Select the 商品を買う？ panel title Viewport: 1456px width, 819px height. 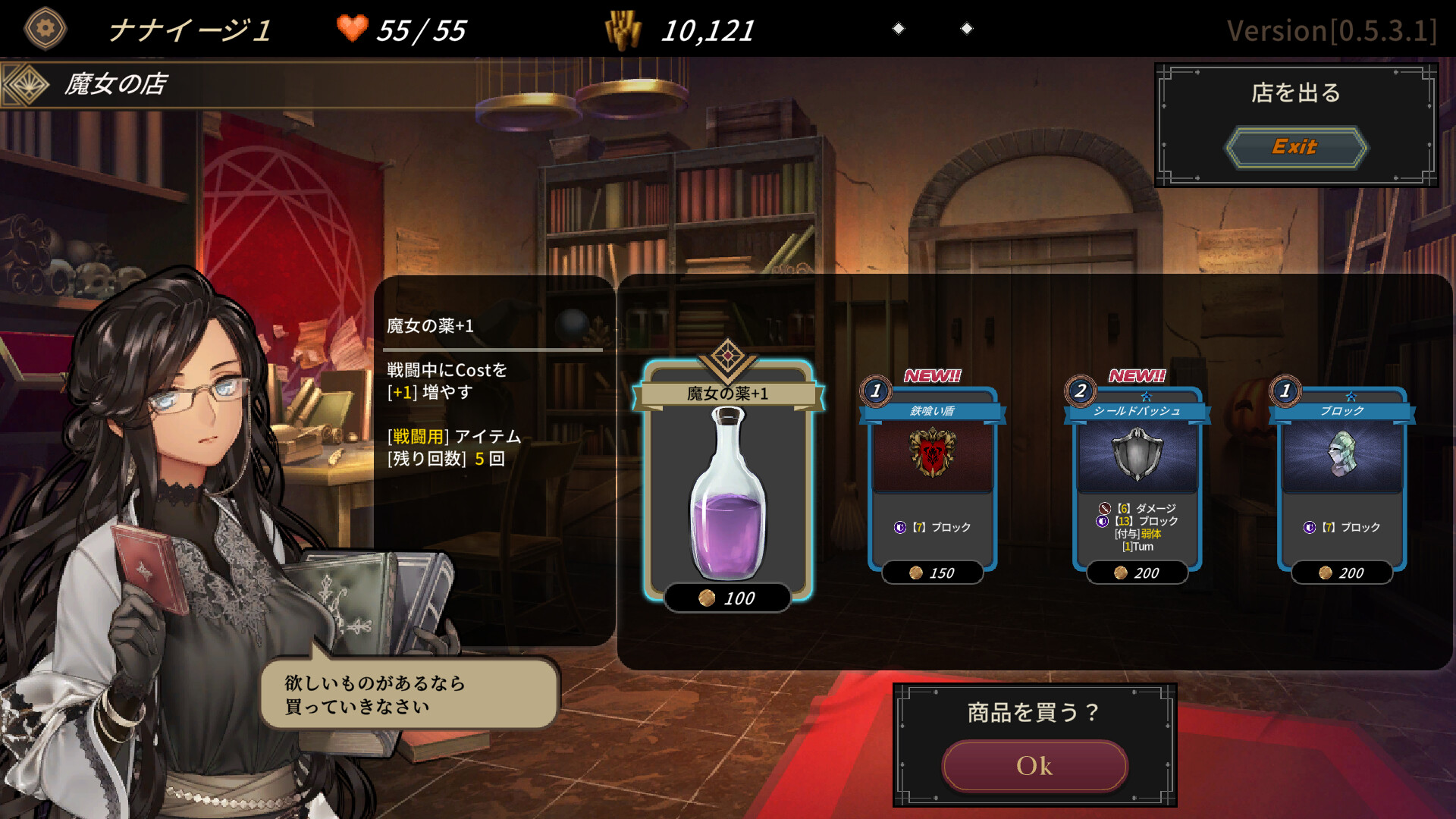tap(1034, 712)
